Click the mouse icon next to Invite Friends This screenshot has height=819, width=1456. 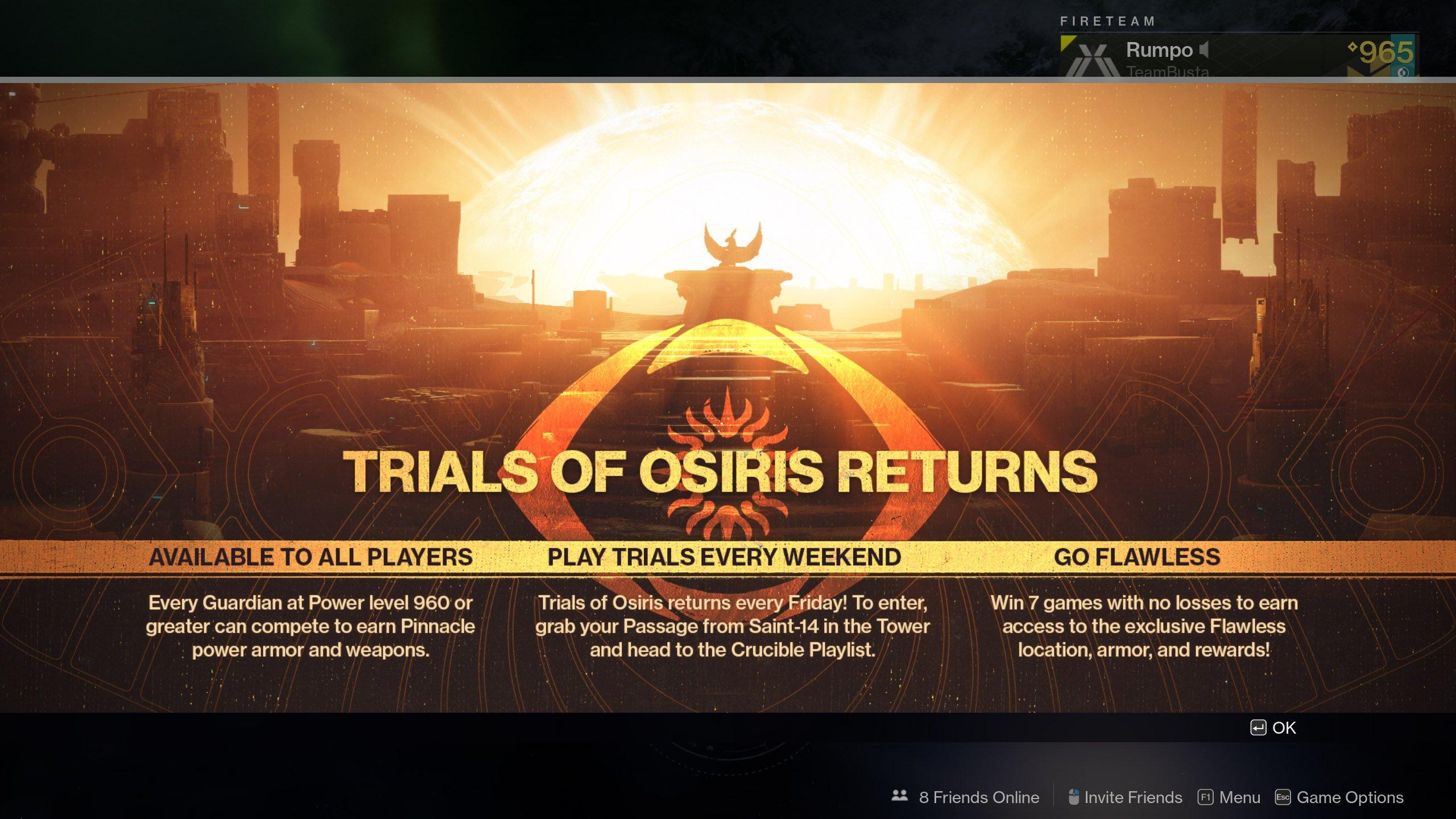point(1073,797)
